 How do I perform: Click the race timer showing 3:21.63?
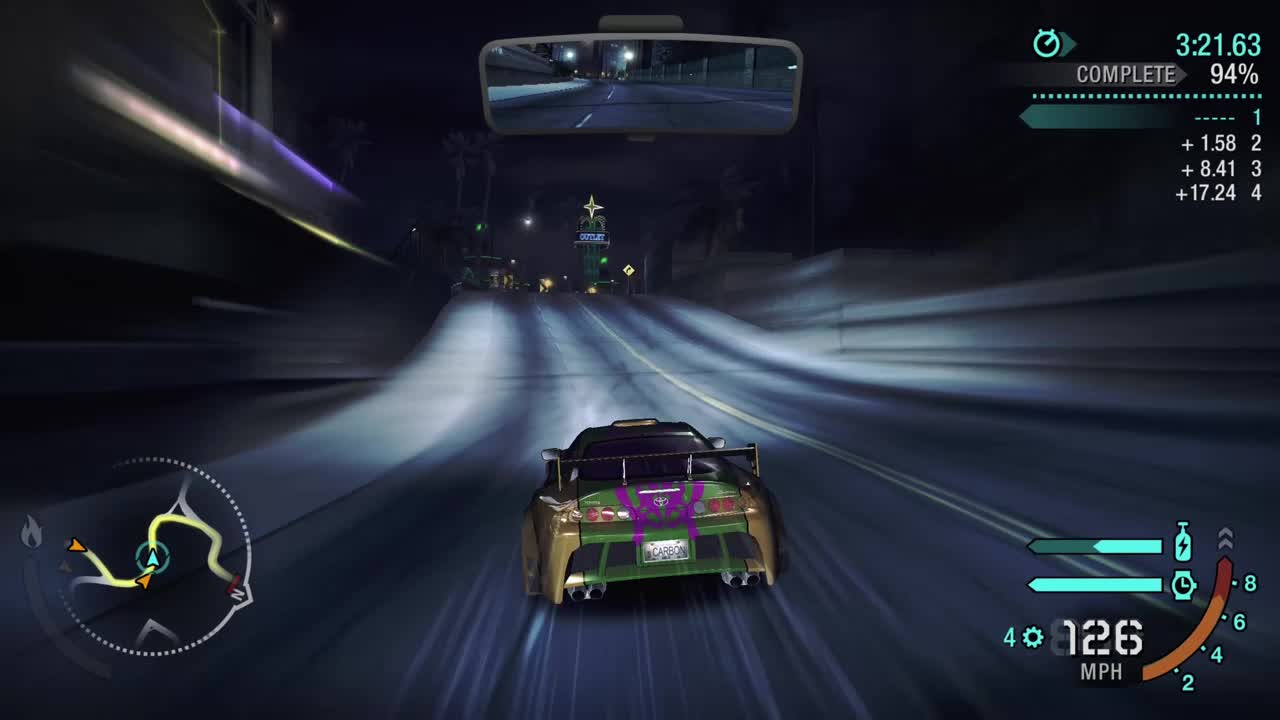[1220, 44]
